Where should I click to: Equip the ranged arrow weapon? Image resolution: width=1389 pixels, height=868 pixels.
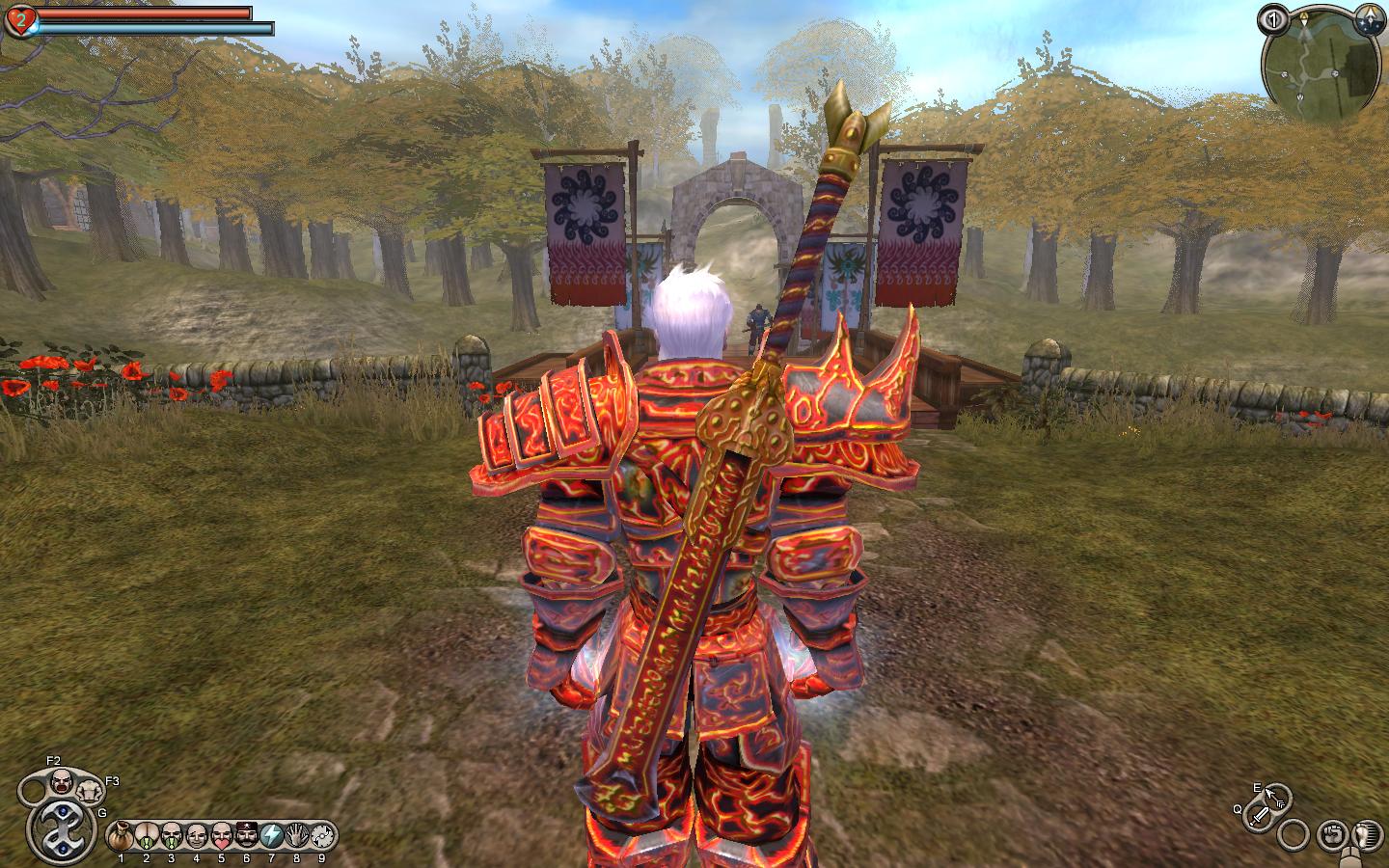point(1276,797)
